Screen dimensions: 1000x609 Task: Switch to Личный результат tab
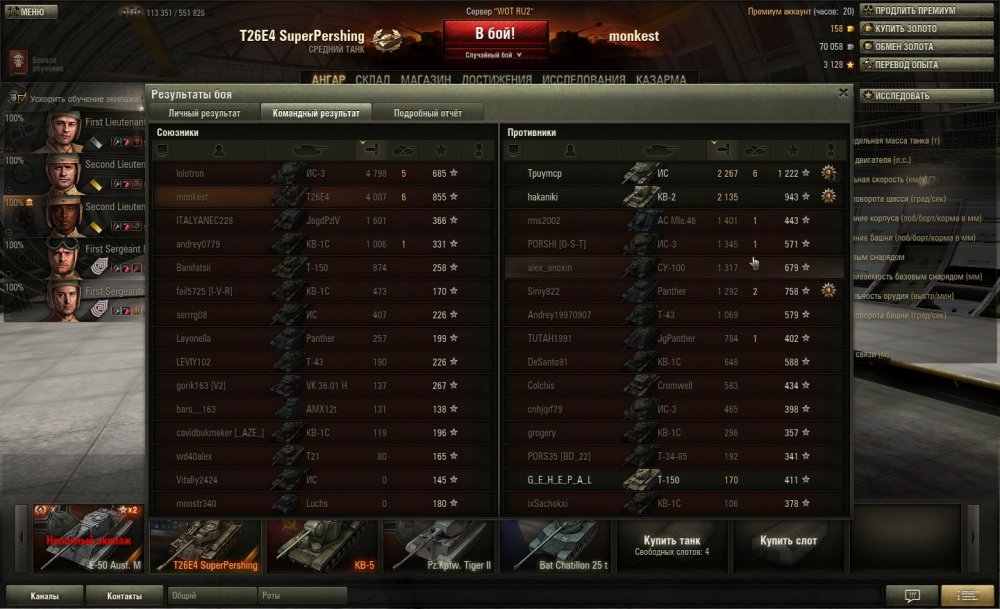pyautogui.click(x=204, y=113)
